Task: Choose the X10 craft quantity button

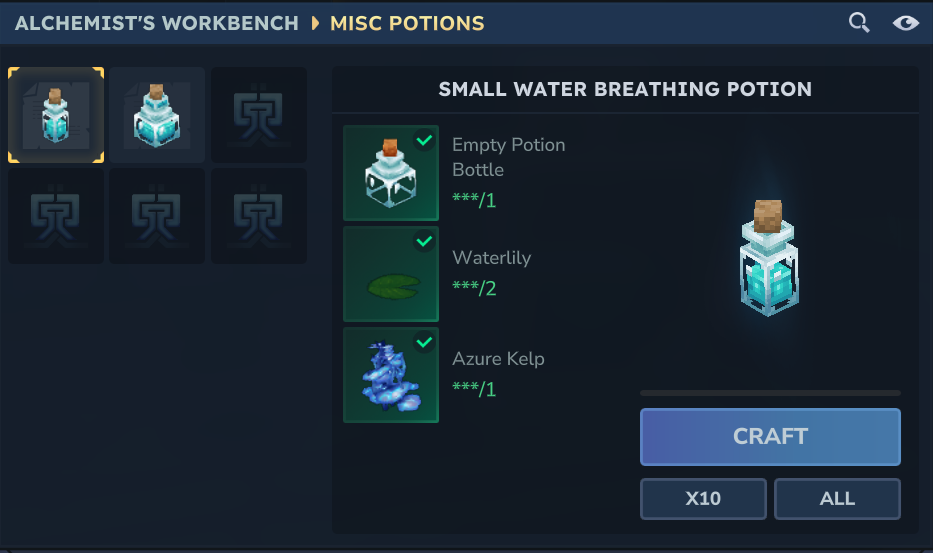Action: click(703, 499)
